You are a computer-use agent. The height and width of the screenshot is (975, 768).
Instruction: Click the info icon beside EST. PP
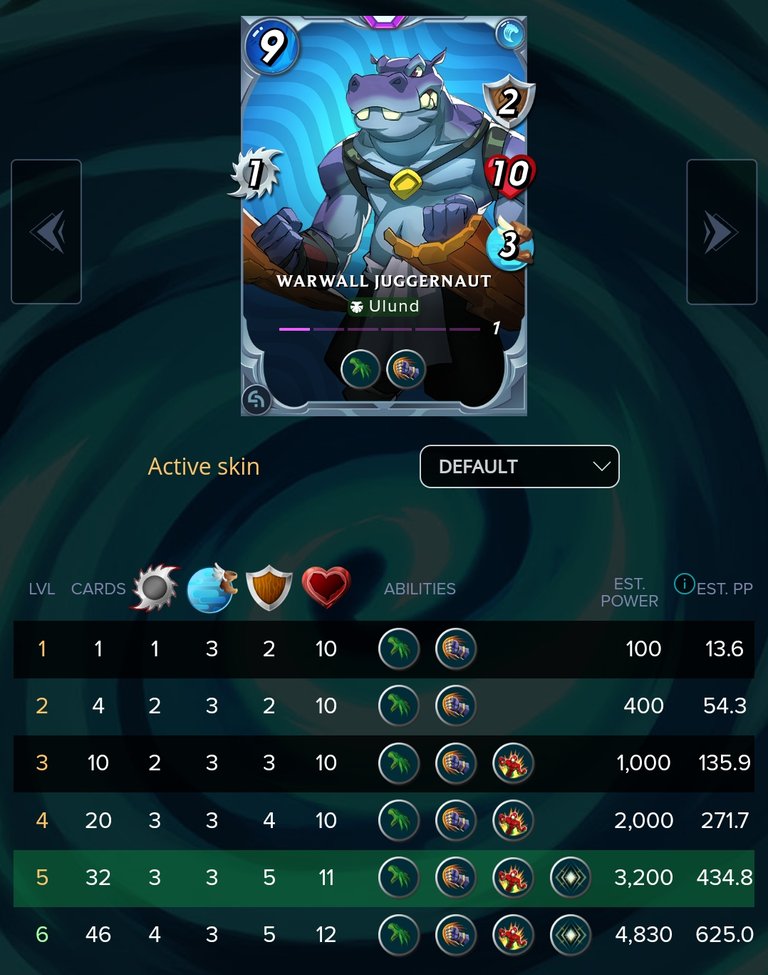click(684, 584)
